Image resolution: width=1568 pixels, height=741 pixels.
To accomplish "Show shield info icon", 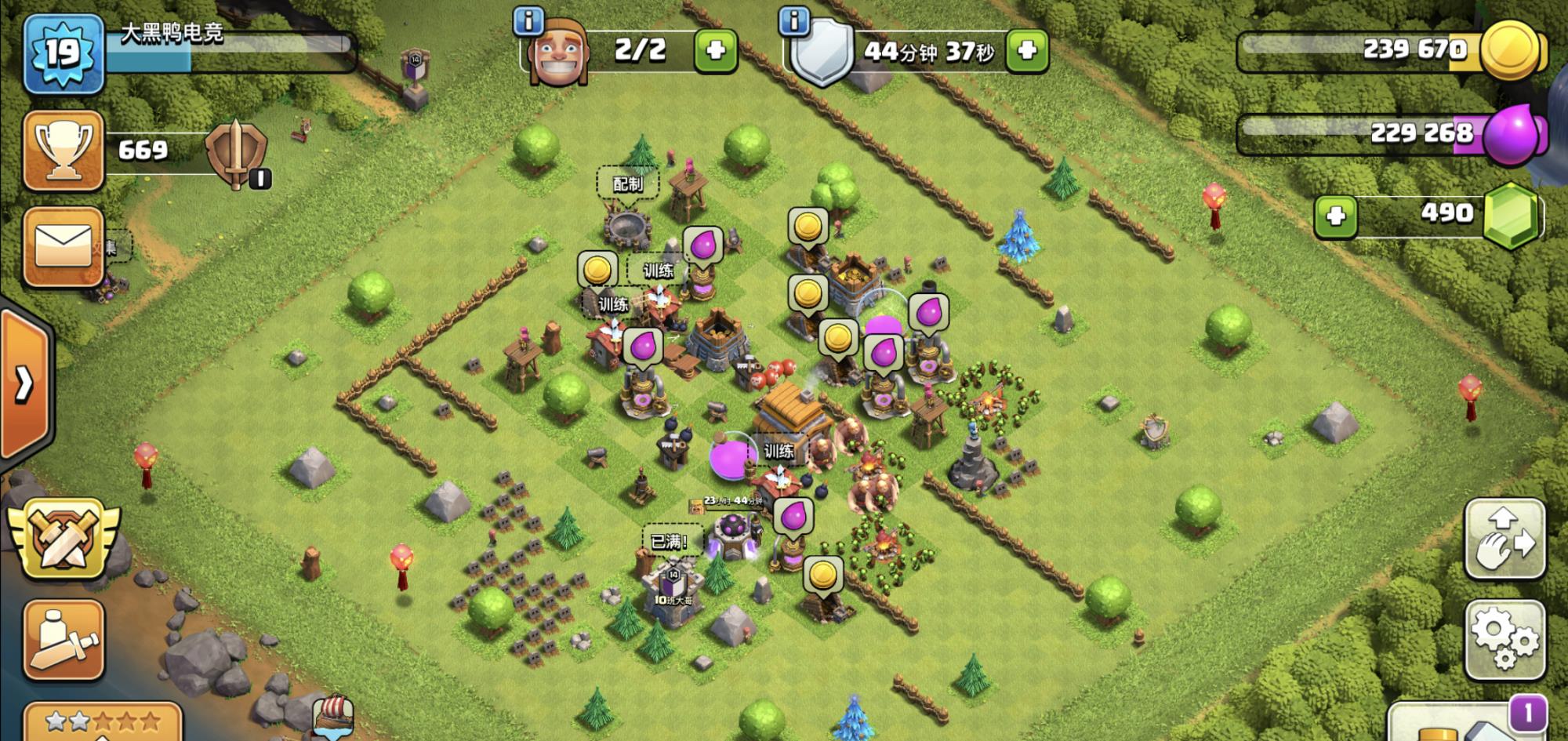I will coord(794,21).
